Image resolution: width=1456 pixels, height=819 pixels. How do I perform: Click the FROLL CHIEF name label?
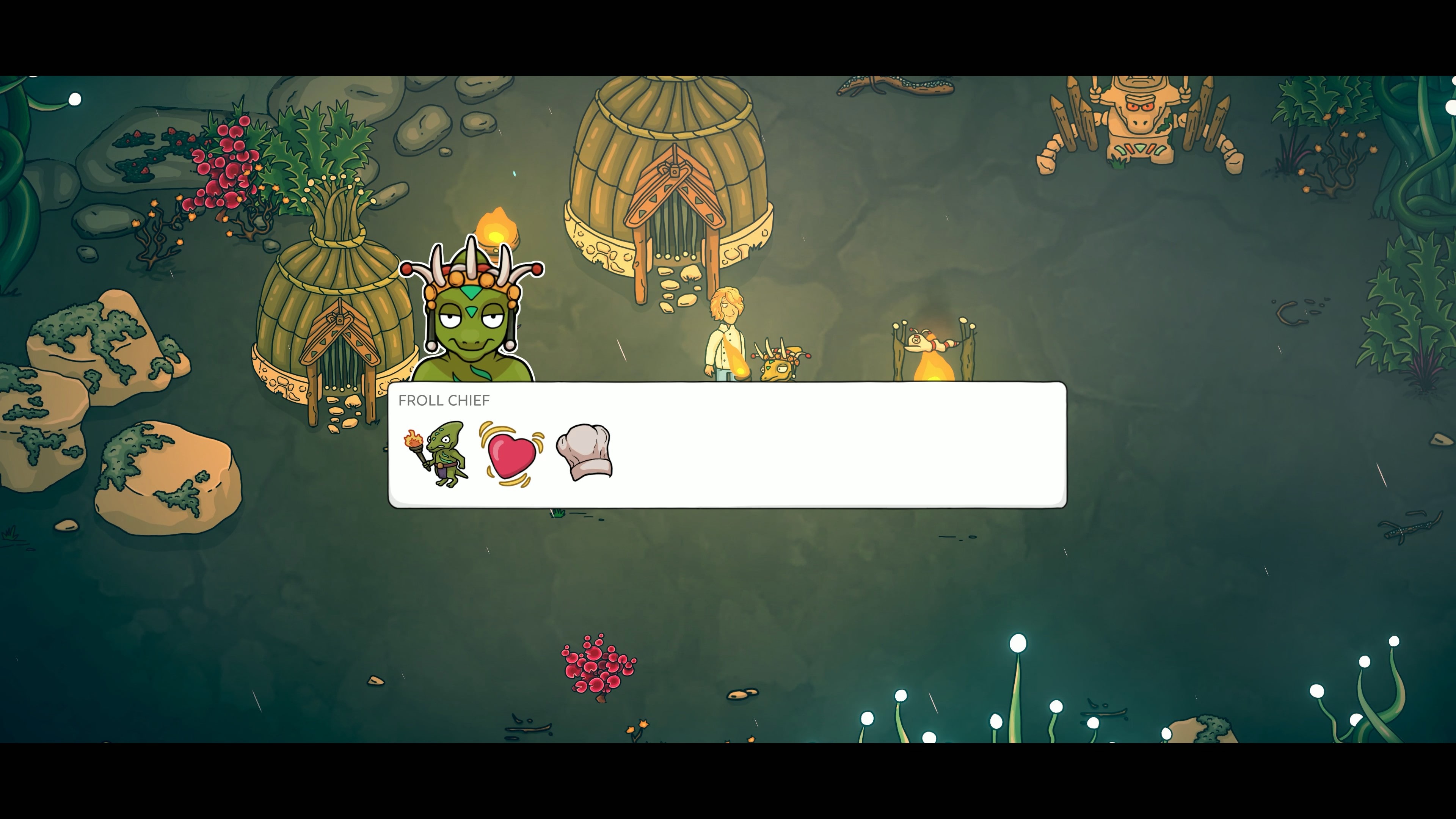click(444, 401)
